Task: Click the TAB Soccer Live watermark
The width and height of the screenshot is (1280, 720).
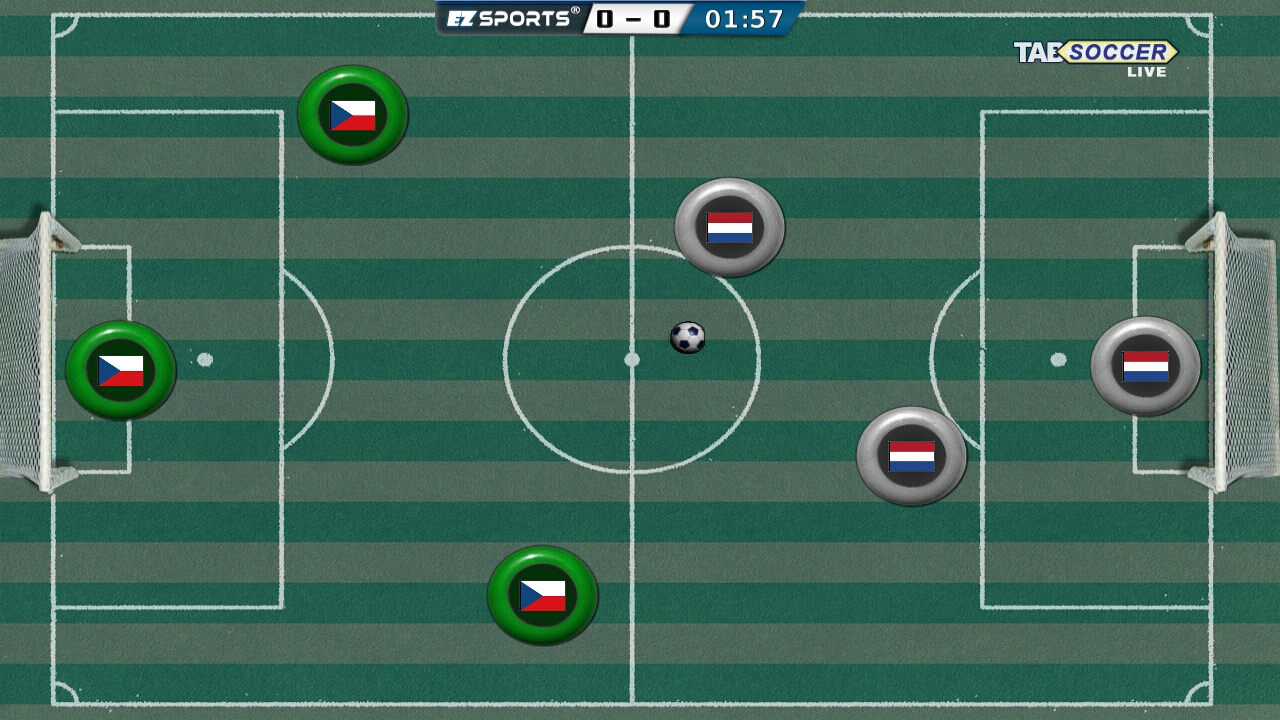Action: point(1095,55)
